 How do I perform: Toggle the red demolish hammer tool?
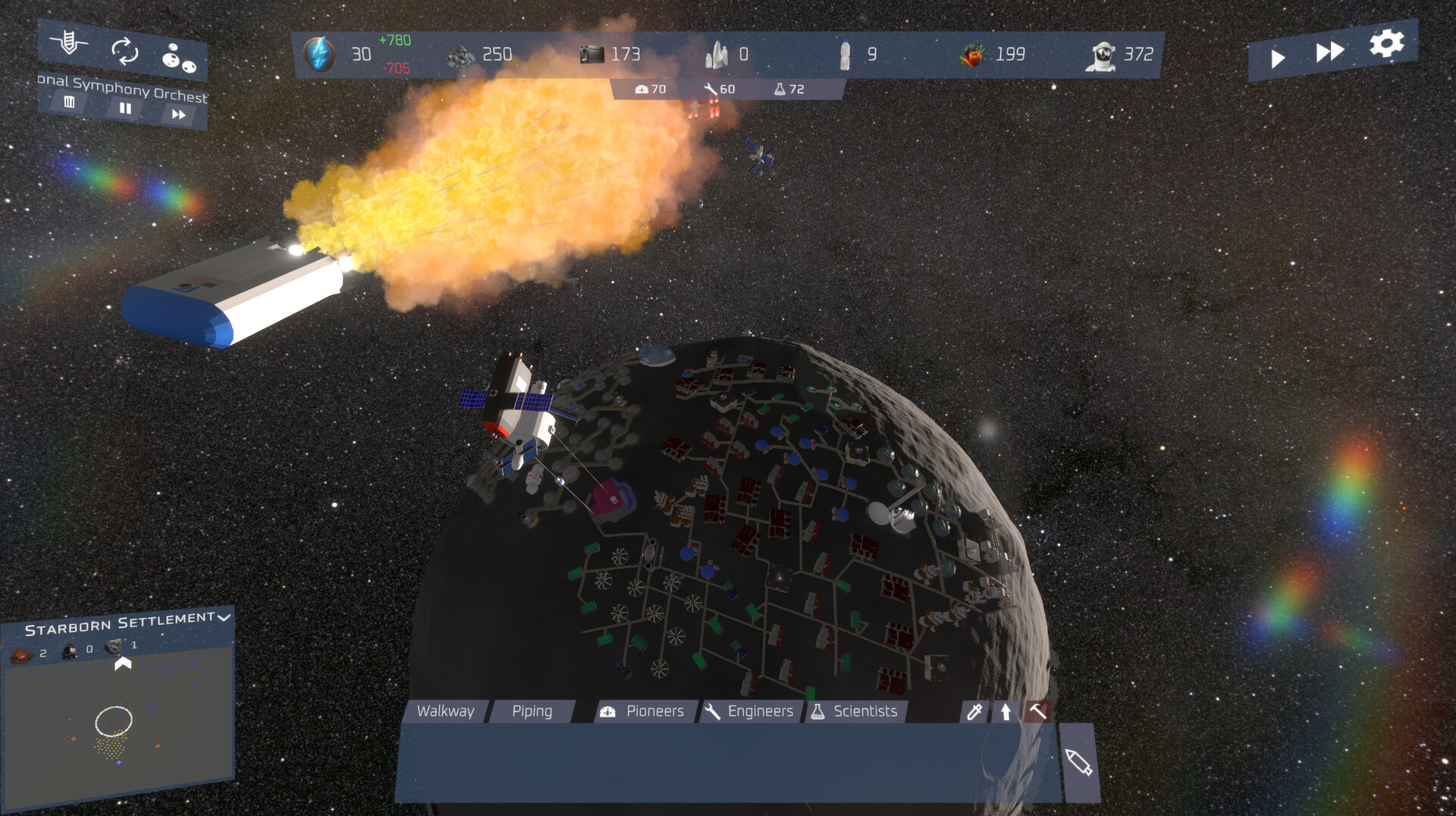1037,711
